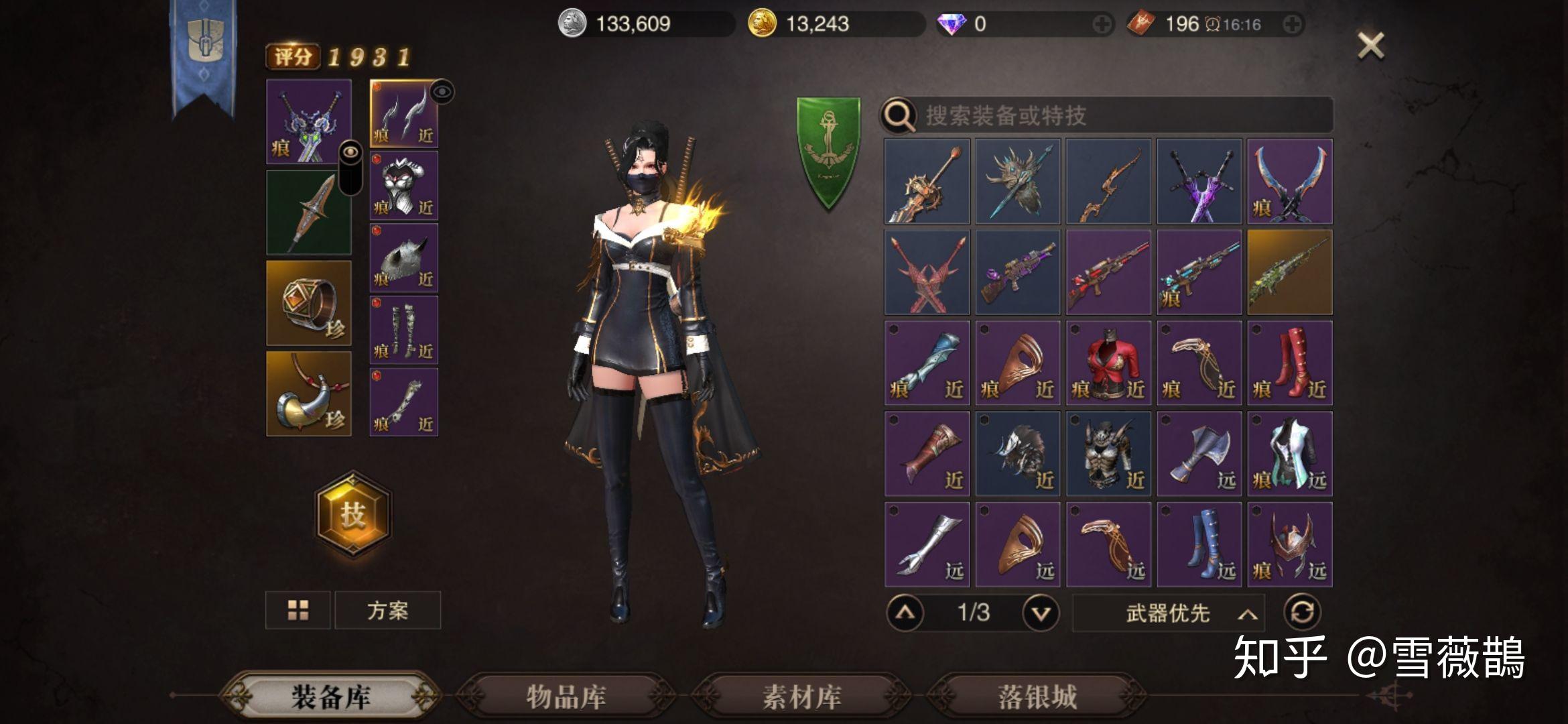Screen dimensions: 1568x724
Task: Open the 素材库 tab
Action: click(801, 697)
